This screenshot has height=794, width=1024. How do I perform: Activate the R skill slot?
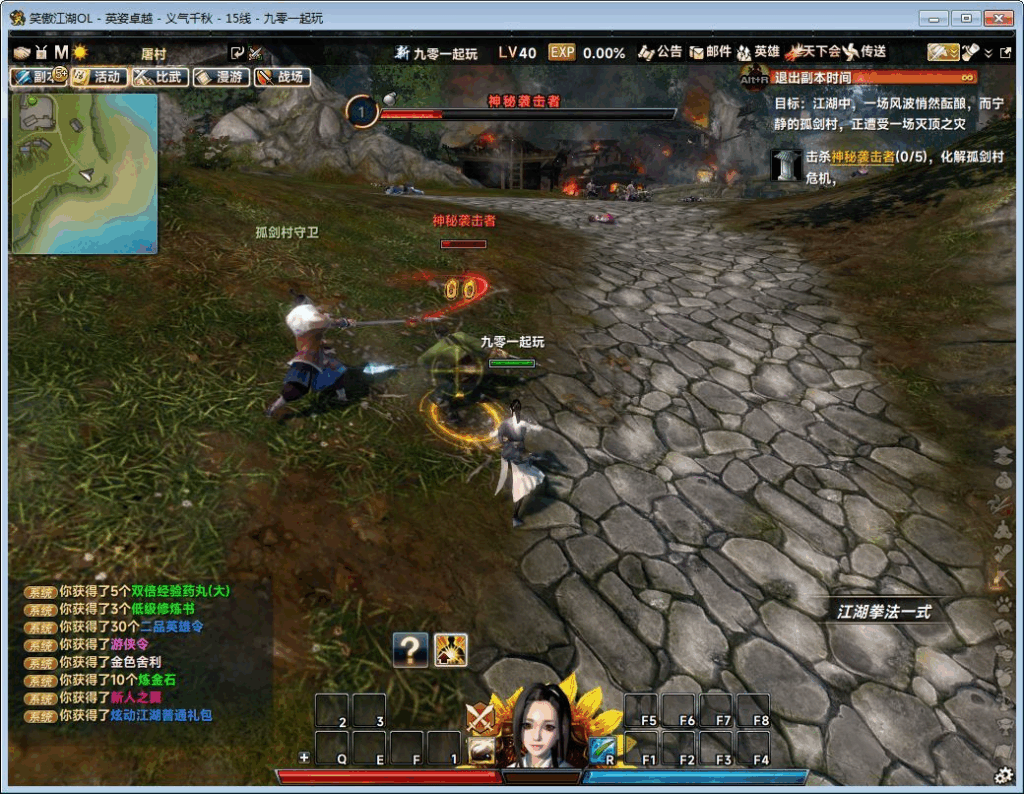[x=603, y=748]
